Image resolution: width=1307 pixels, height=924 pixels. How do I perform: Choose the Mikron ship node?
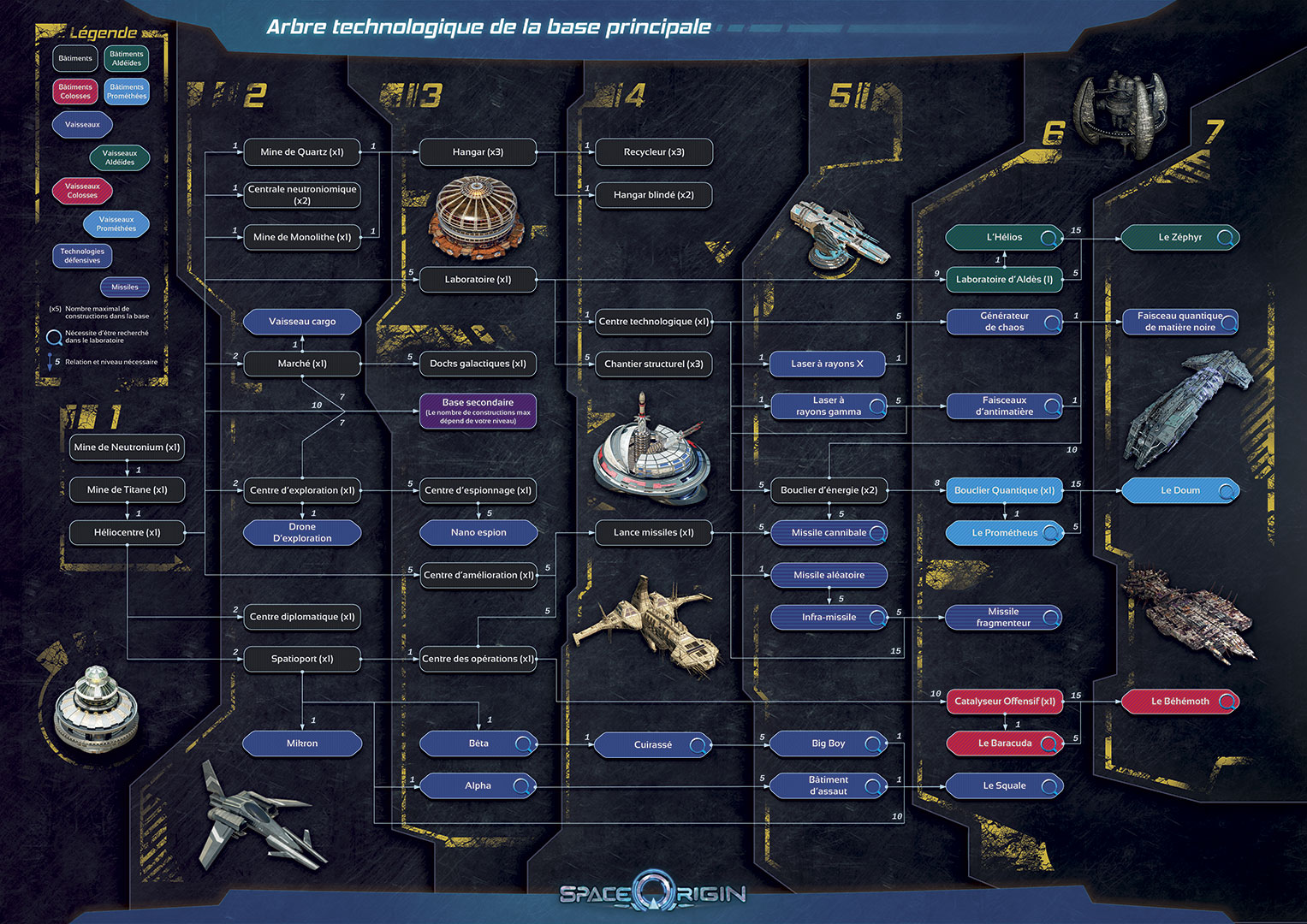(x=302, y=743)
